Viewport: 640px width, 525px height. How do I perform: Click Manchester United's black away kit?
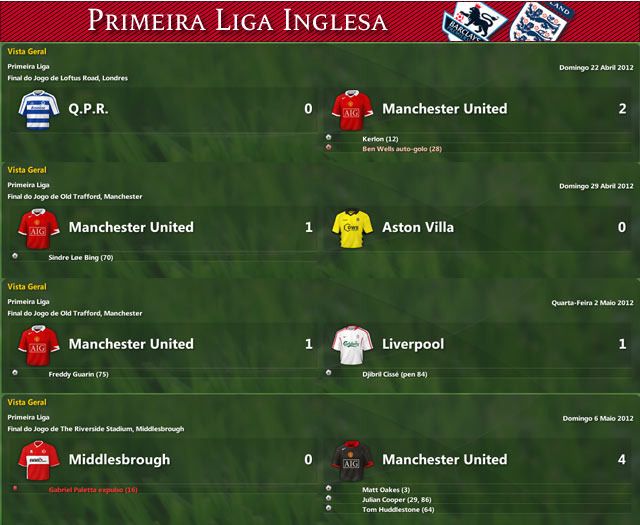coord(351,460)
